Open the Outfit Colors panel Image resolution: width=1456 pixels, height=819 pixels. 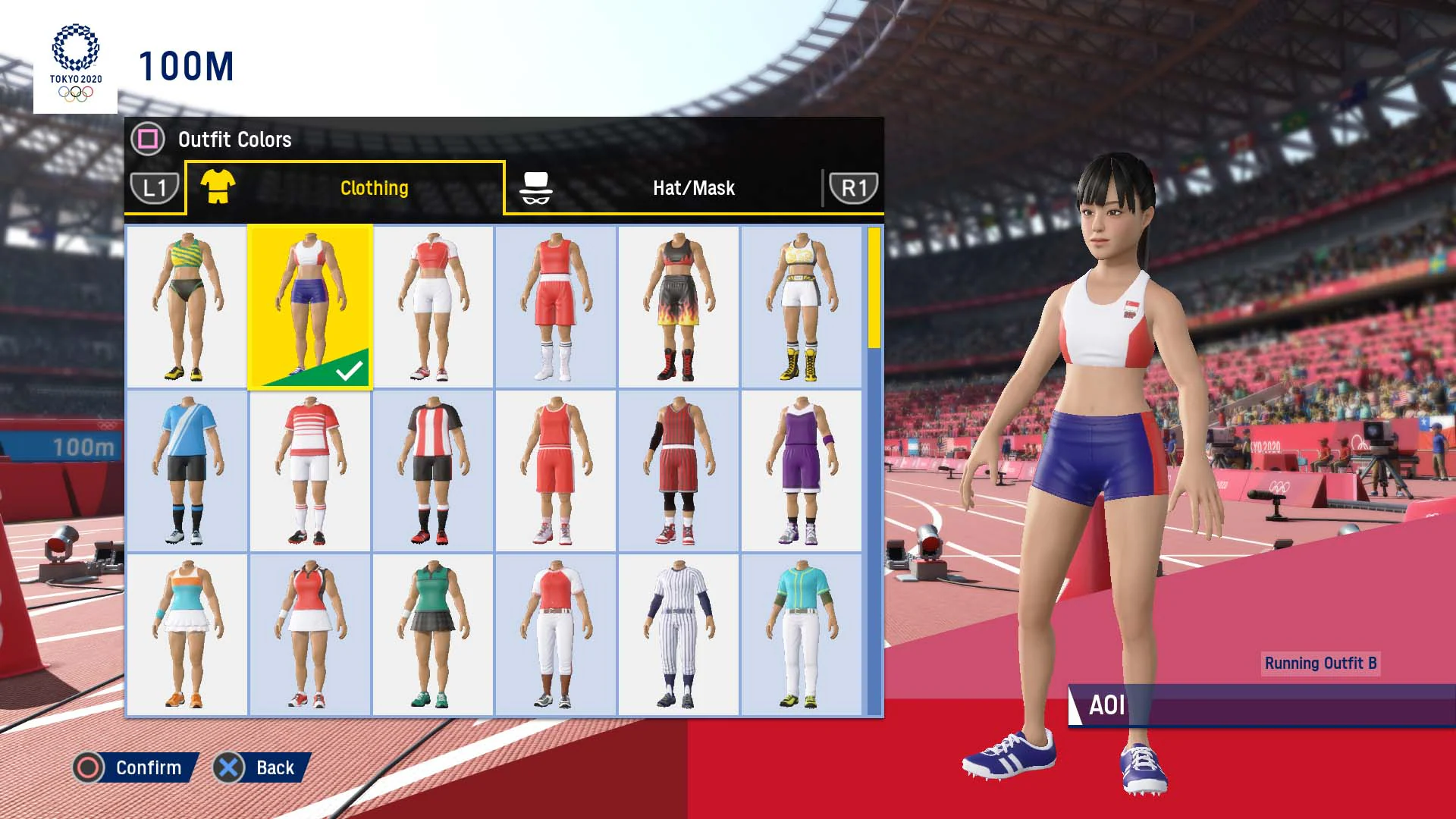149,139
